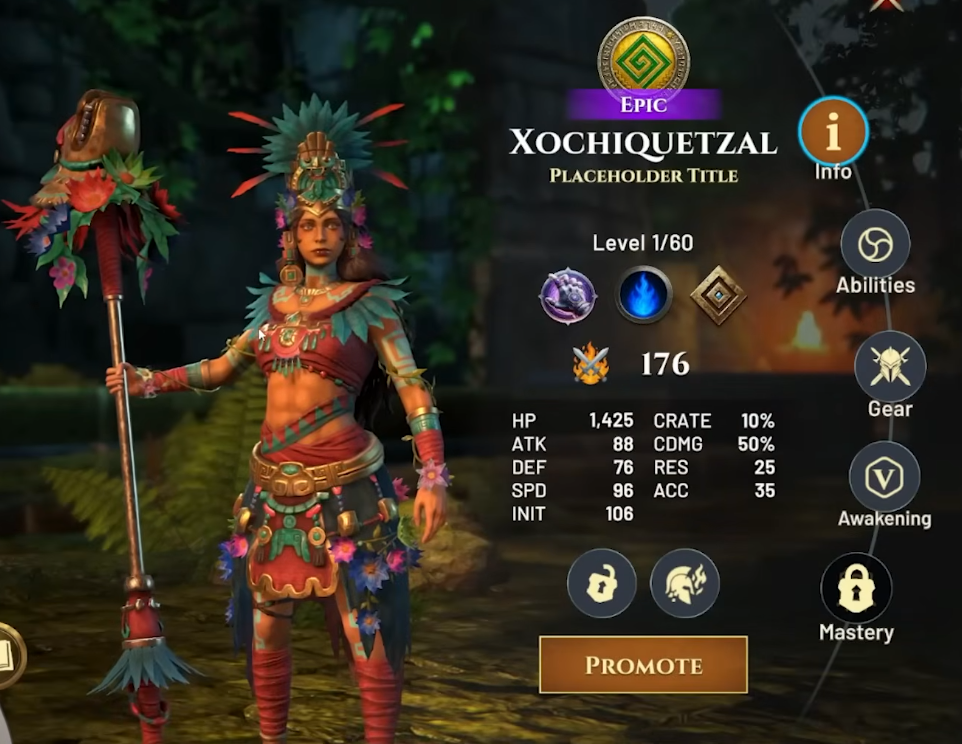This screenshot has height=744, width=962.
Task: Inspect the blue flame affinity icon
Action: 643,295
